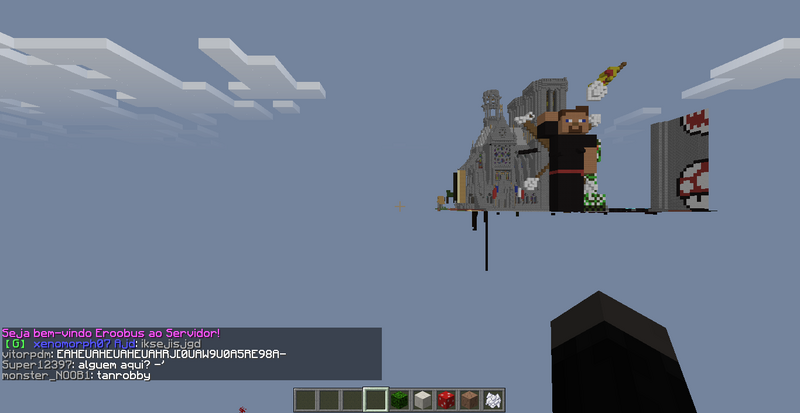Image resolution: width=800 pixels, height=413 pixels.
Task: Select the white block hotbar slot
Action: click(x=423, y=400)
